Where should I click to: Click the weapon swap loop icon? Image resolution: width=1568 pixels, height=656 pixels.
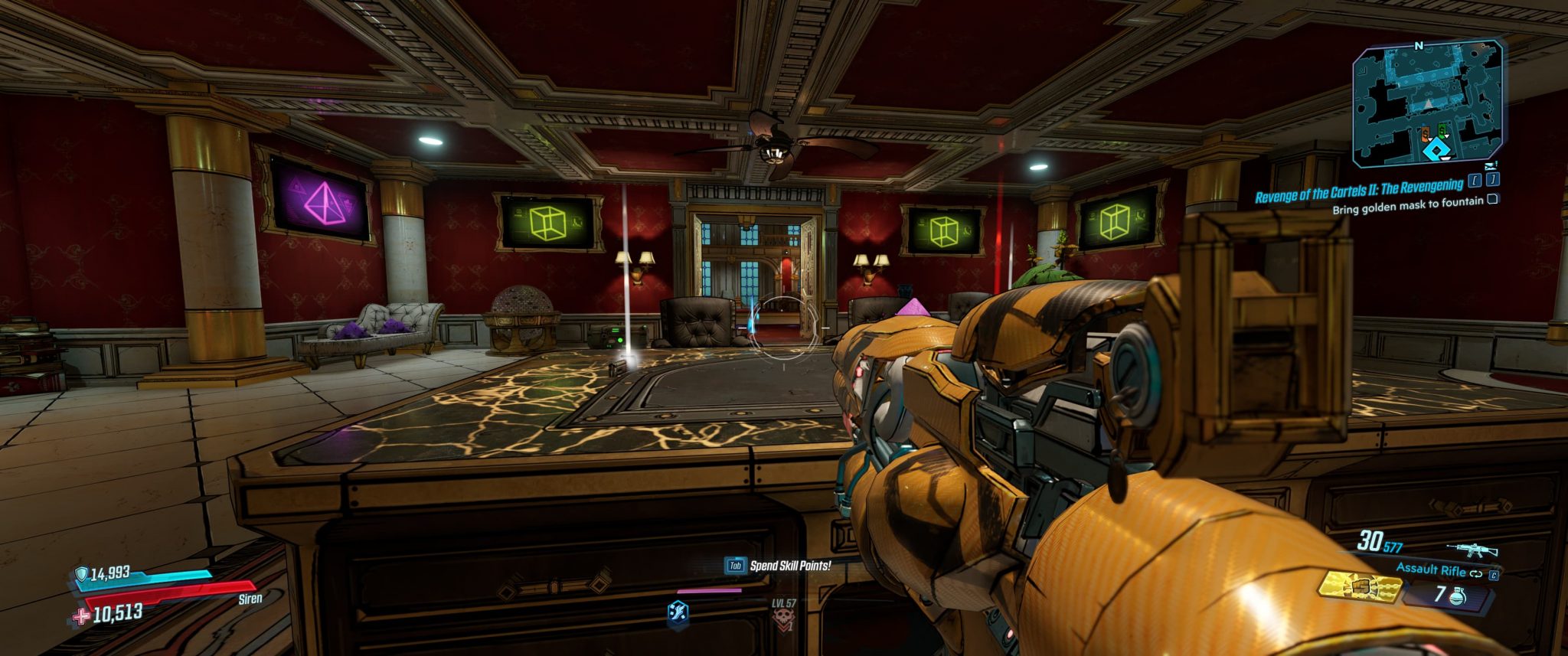[1477, 573]
